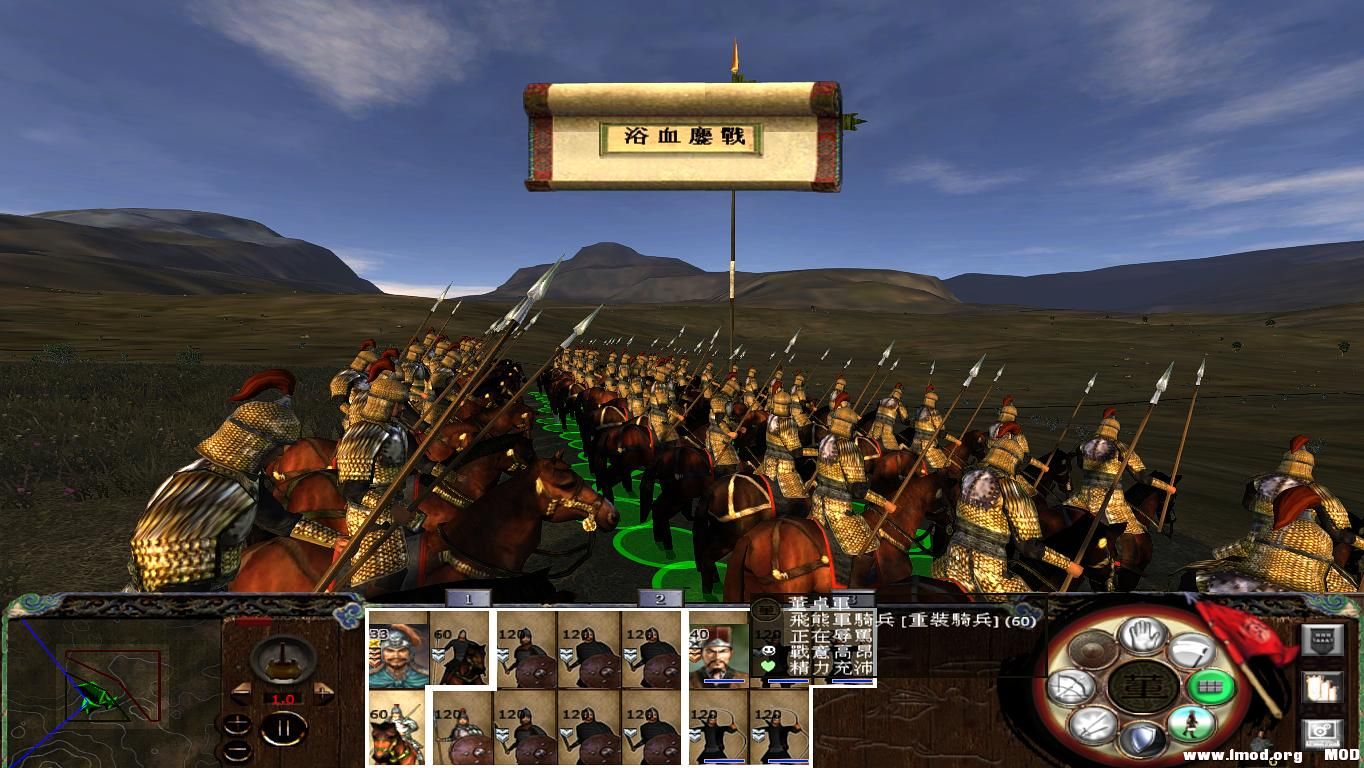Open group formations with green grid icon
The width and height of the screenshot is (1364, 768).
point(1210,689)
